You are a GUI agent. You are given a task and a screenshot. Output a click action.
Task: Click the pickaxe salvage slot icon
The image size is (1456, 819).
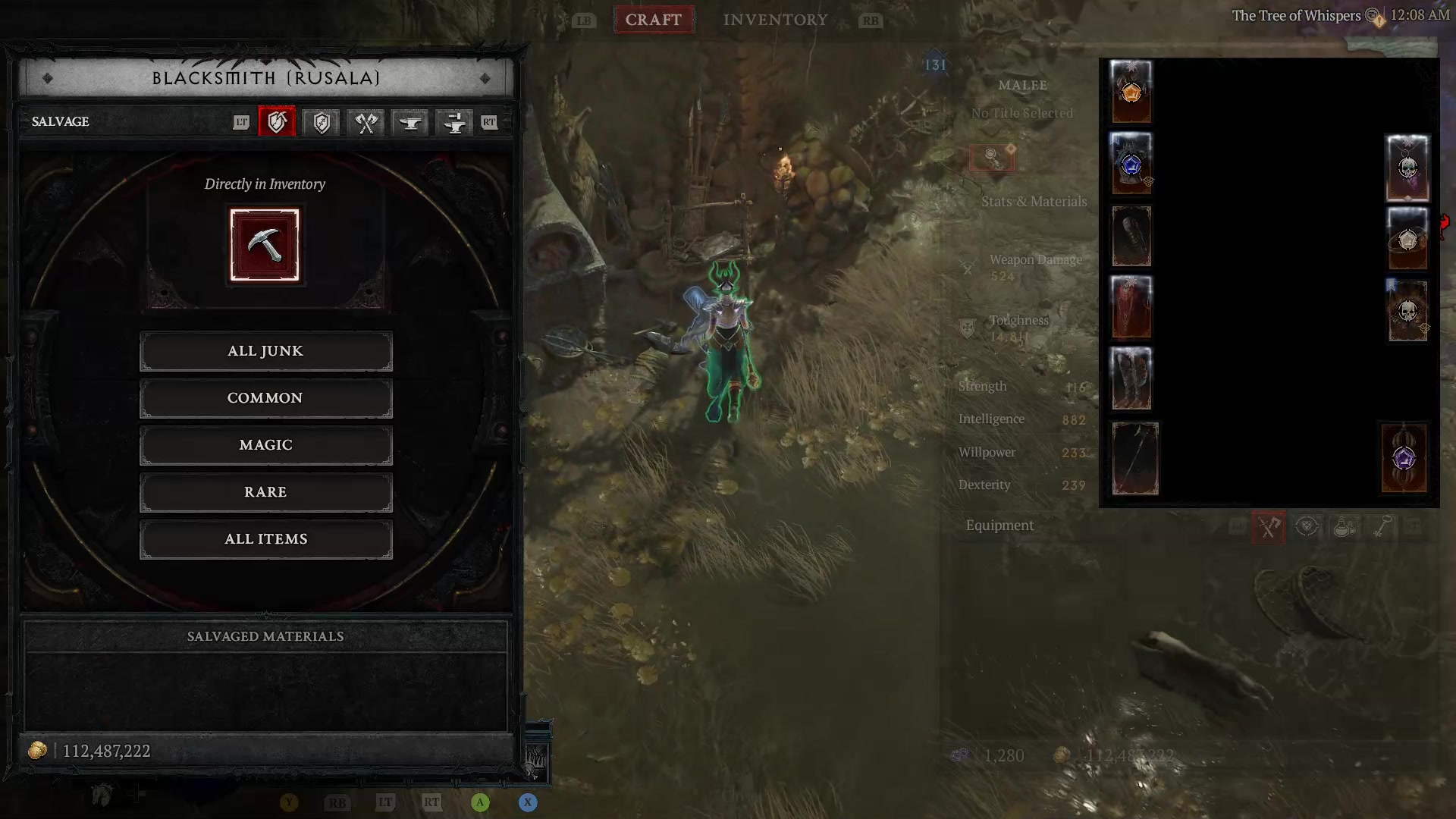(265, 244)
